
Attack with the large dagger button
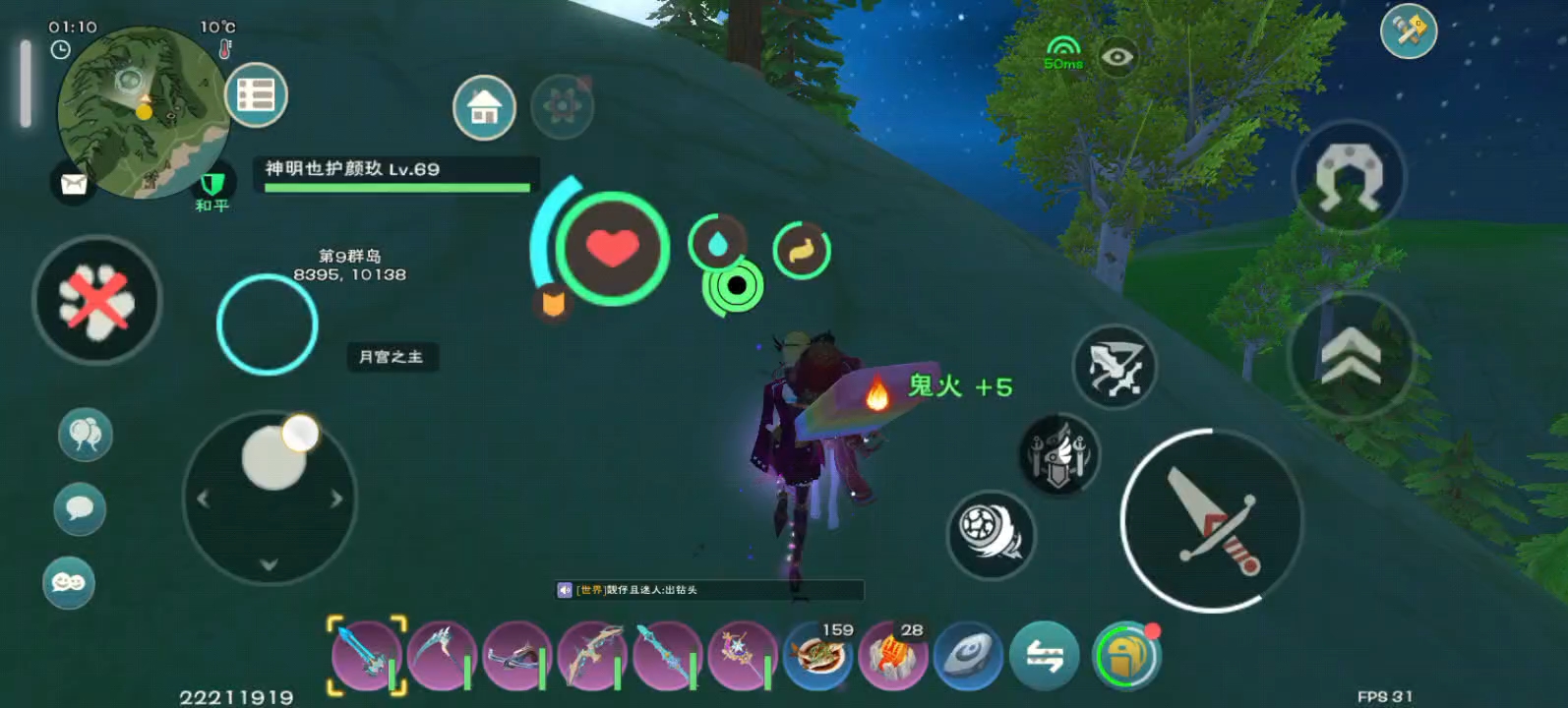[x=1212, y=520]
